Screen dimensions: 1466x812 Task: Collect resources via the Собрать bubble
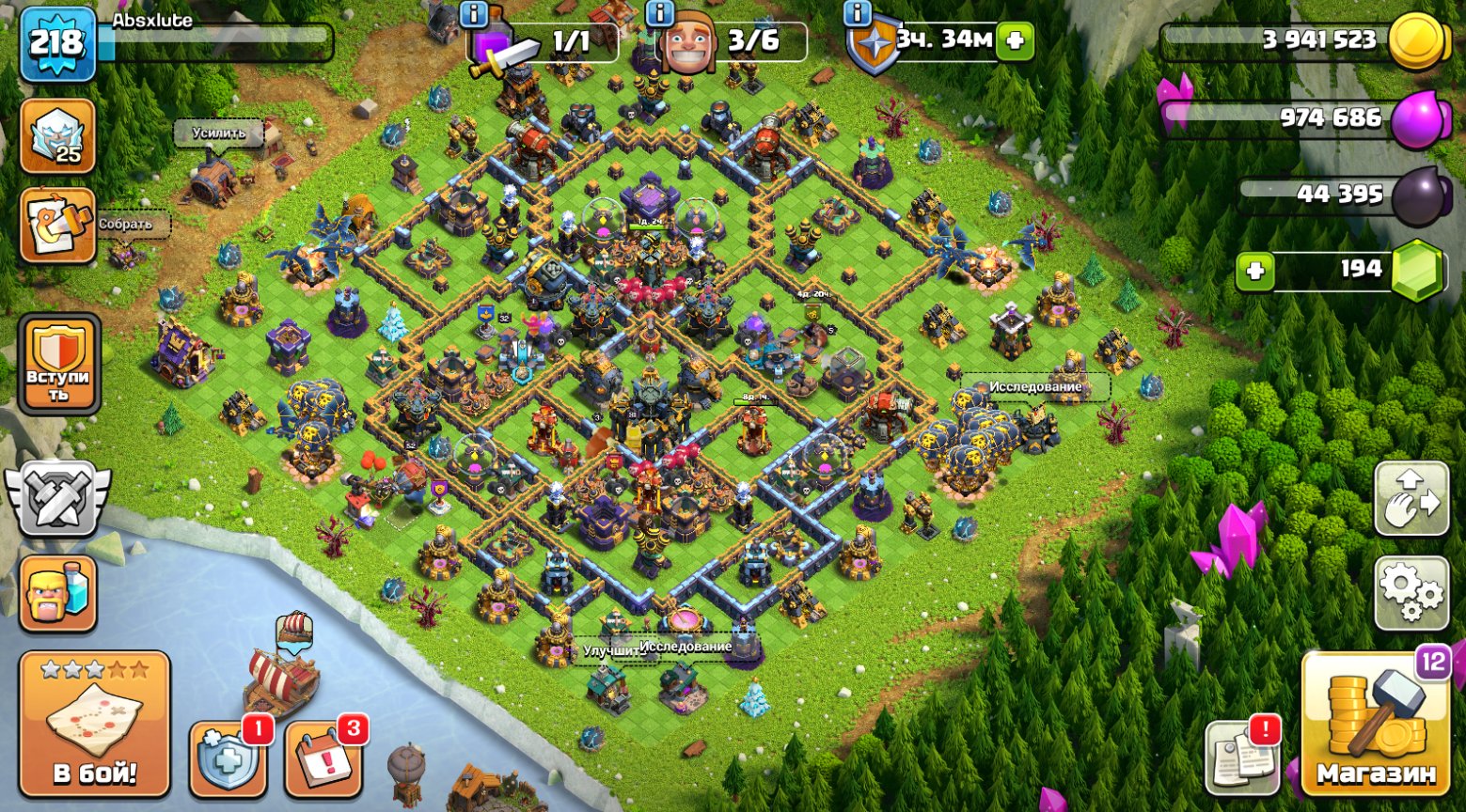[x=127, y=224]
